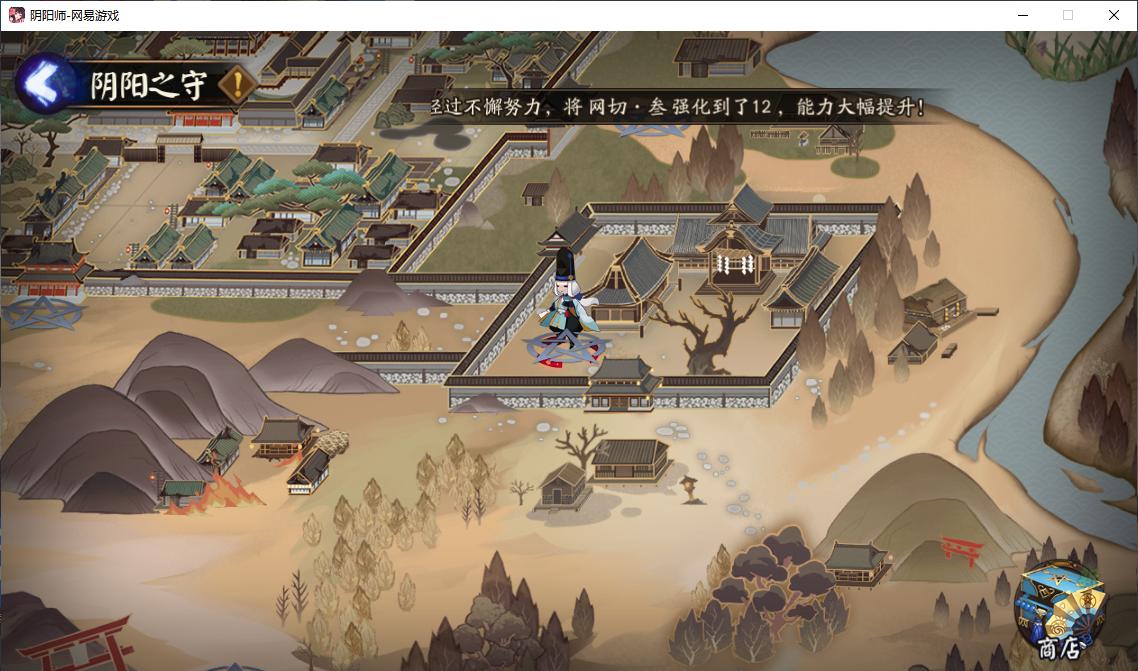Close the game window
This screenshot has height=671, width=1138.
click(1113, 15)
